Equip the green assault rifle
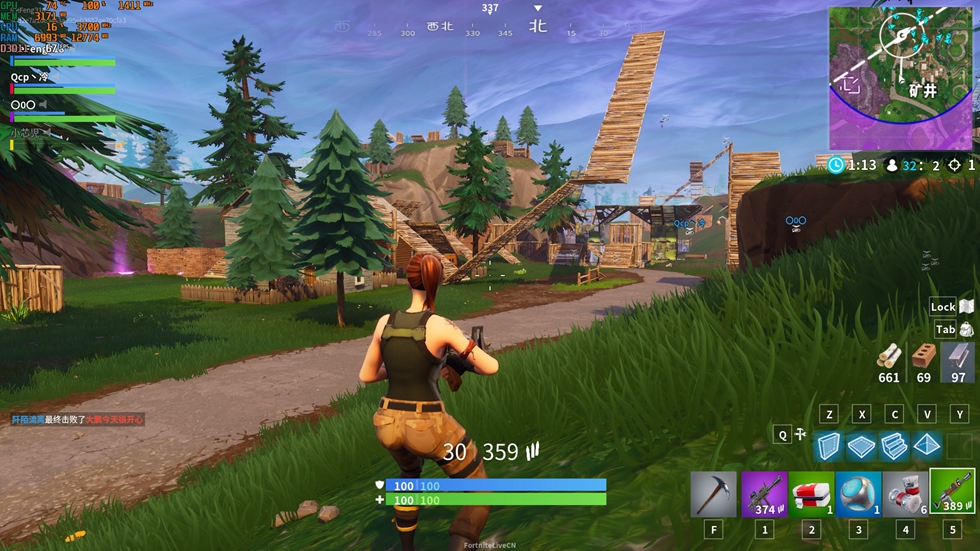Image resolution: width=980 pixels, height=551 pixels. tap(953, 494)
